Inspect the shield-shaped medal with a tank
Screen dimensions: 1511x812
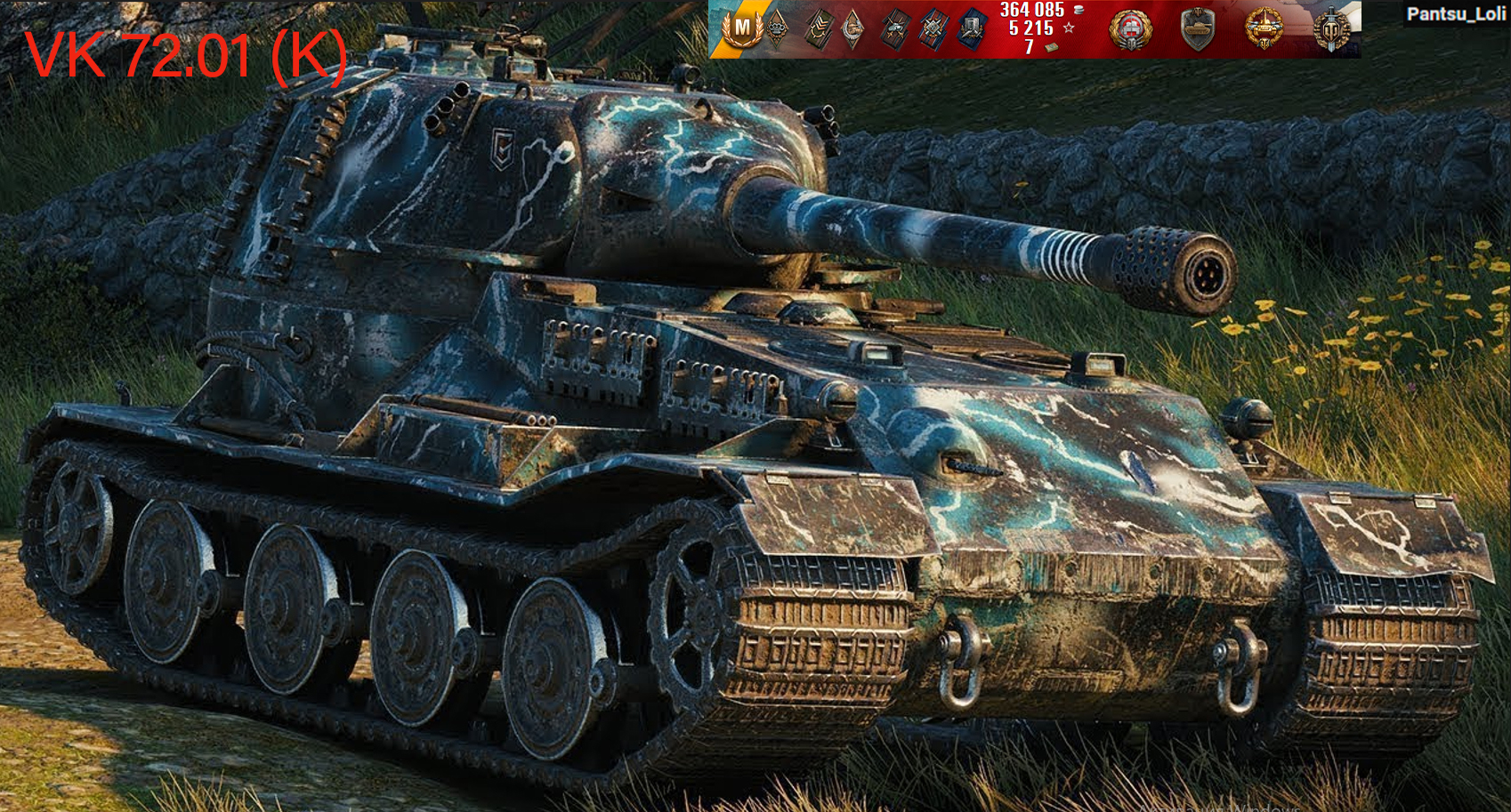pyautogui.click(x=1198, y=29)
